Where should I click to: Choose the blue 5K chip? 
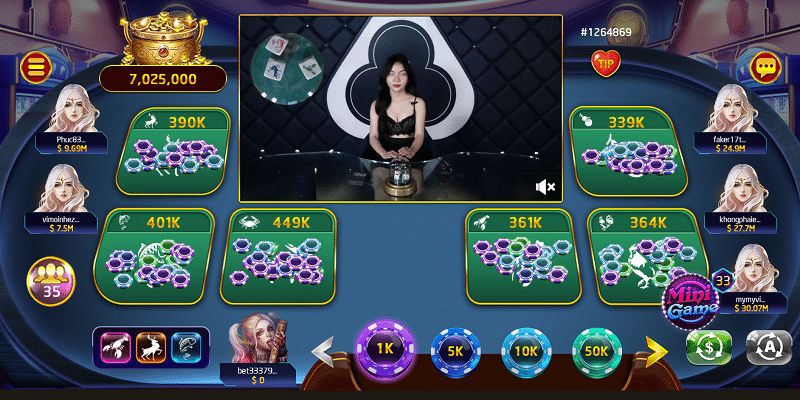pos(456,351)
